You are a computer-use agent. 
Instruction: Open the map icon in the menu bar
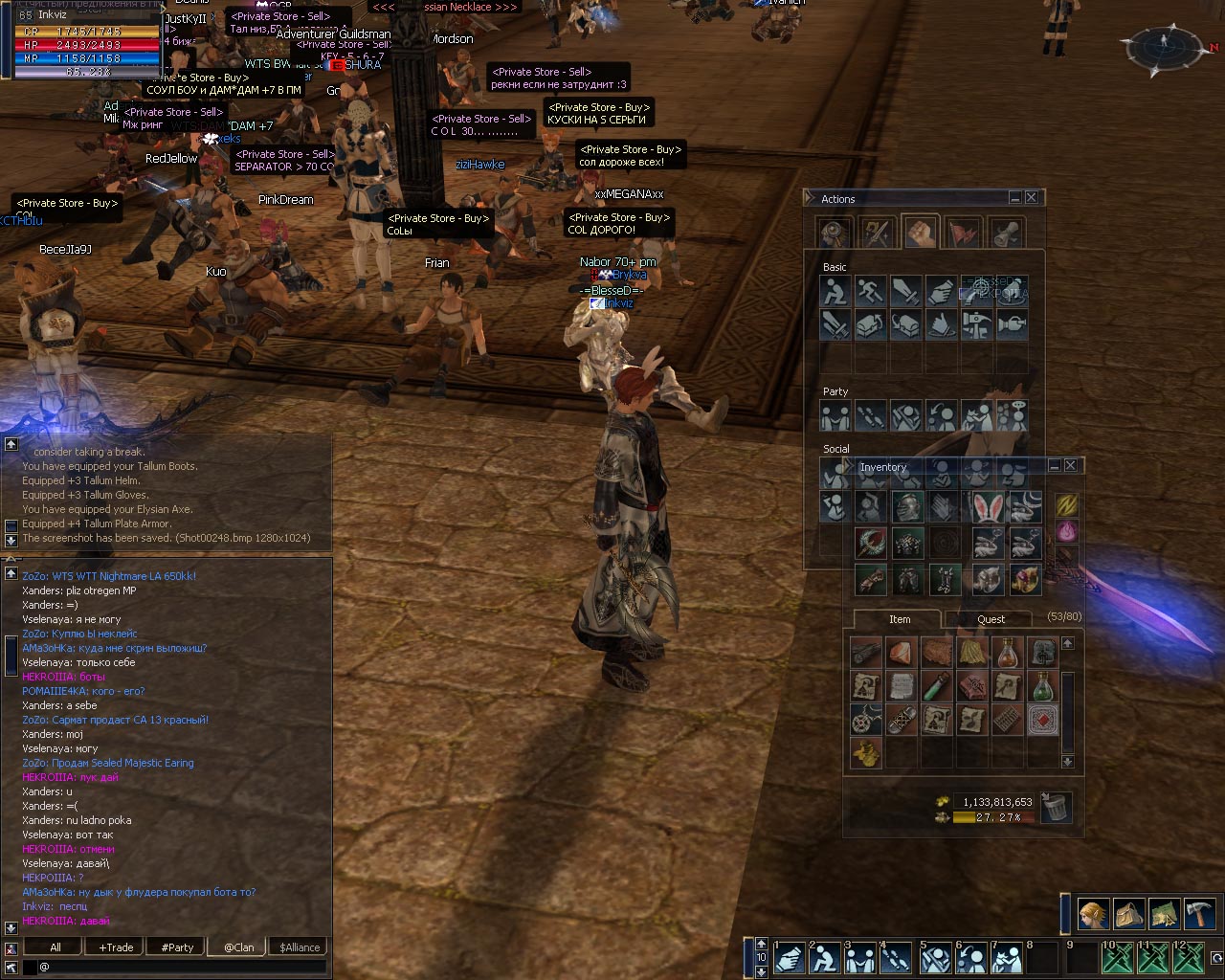tap(1164, 914)
